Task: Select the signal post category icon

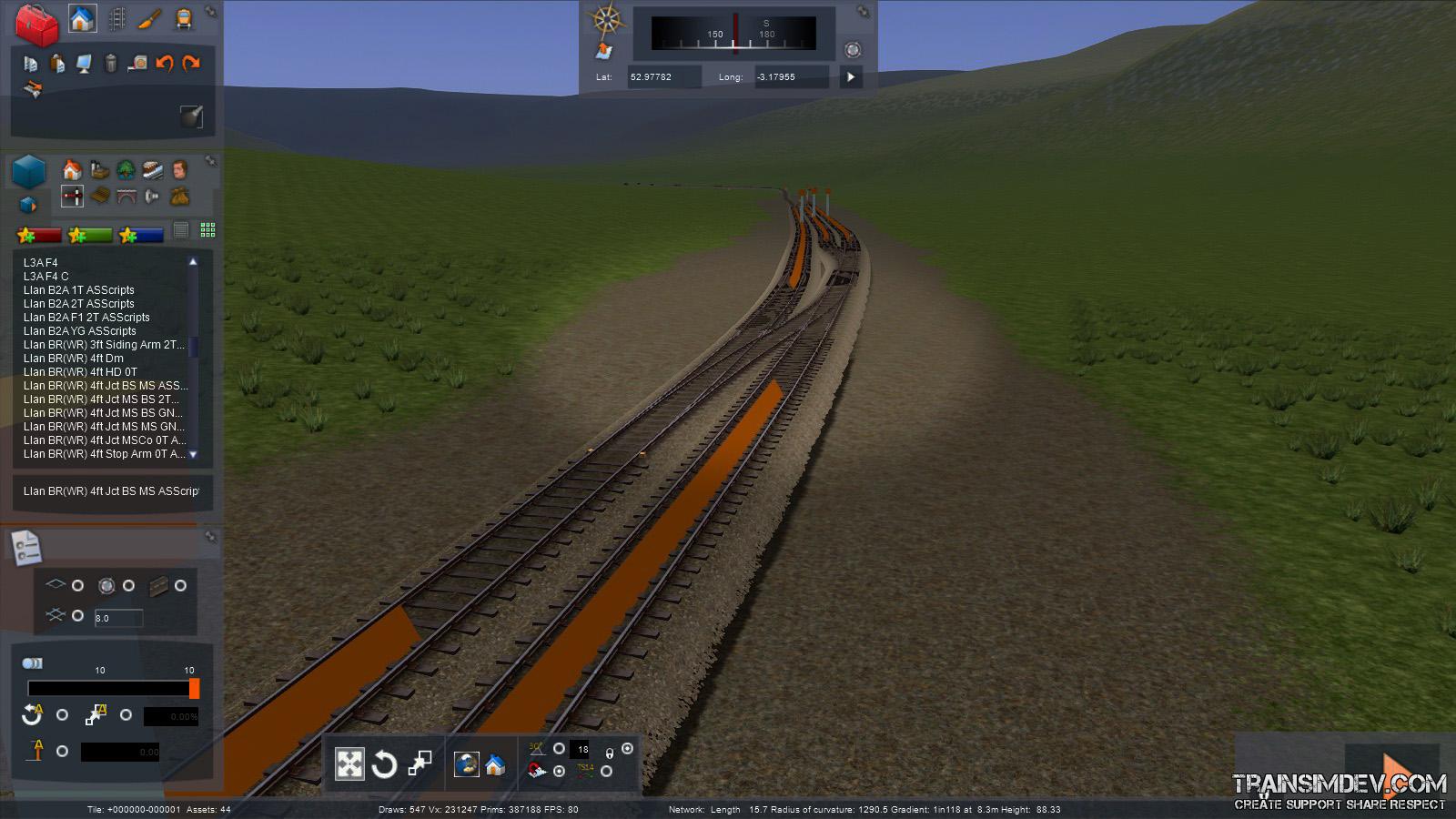Action: point(72,196)
